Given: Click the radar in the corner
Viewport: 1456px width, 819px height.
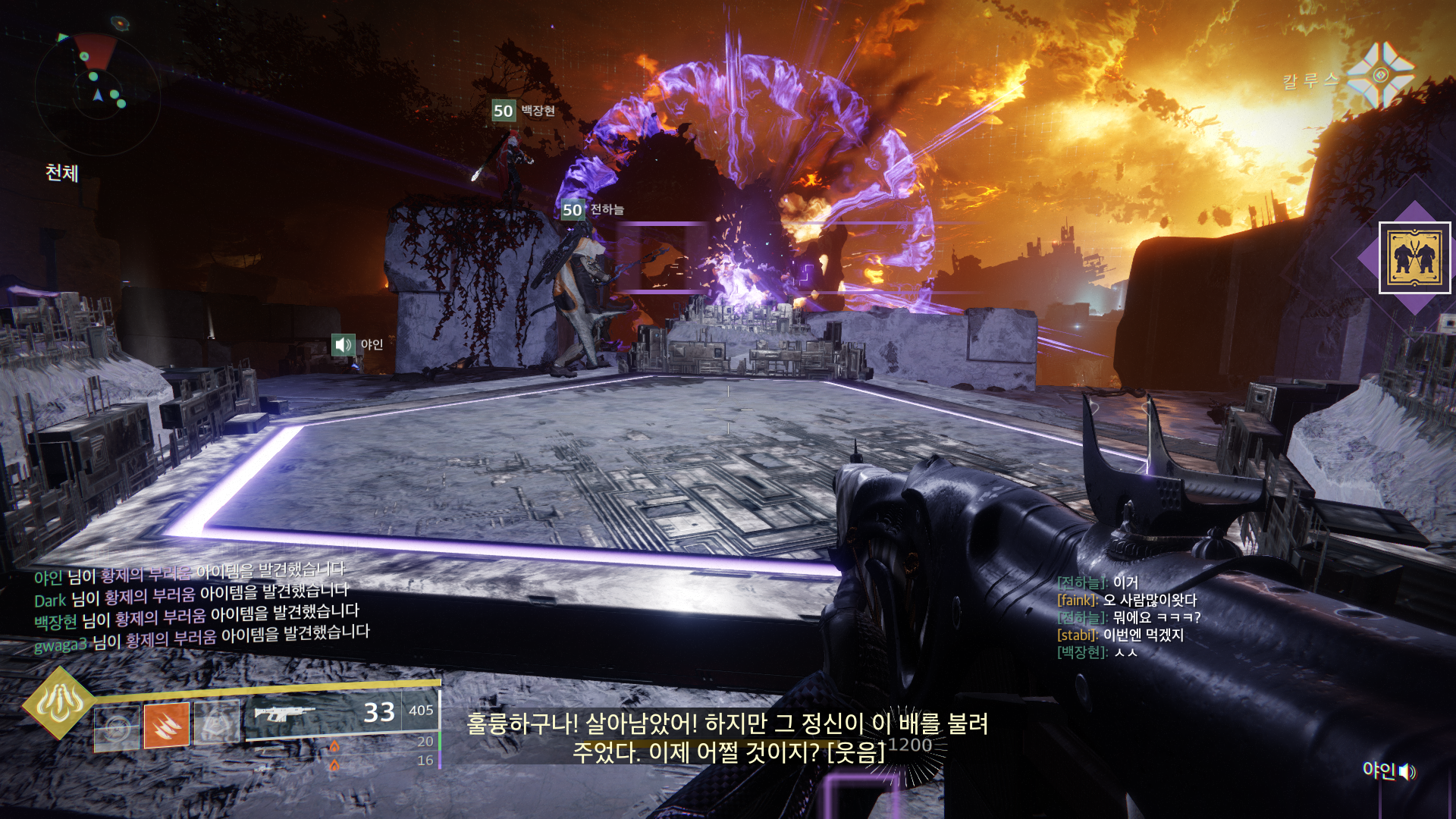Looking at the screenshot, I should pyautogui.click(x=97, y=93).
